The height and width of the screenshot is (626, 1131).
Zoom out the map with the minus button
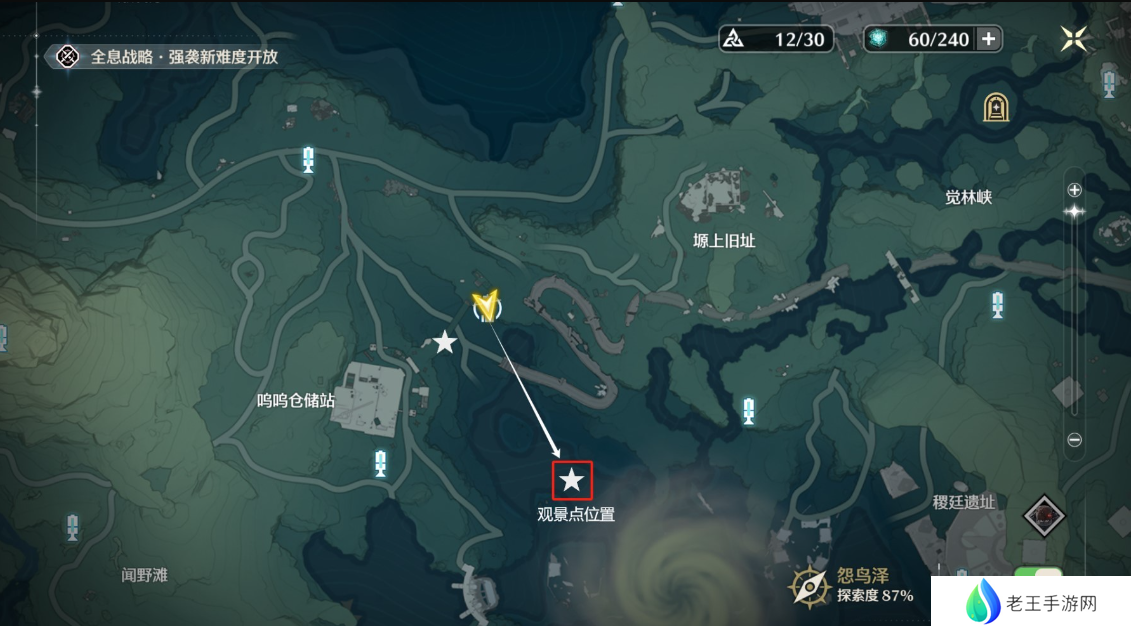[1075, 439]
